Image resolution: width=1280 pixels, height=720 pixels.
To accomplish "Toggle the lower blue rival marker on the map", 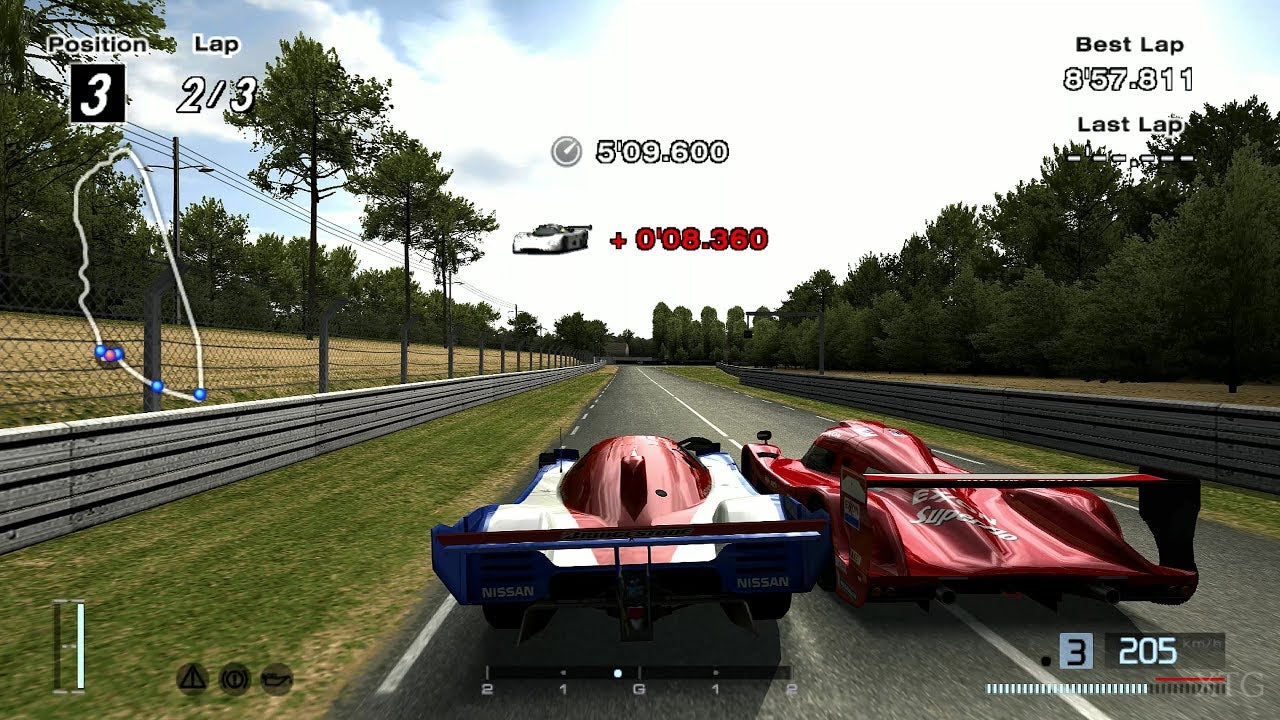I will 157,385.
